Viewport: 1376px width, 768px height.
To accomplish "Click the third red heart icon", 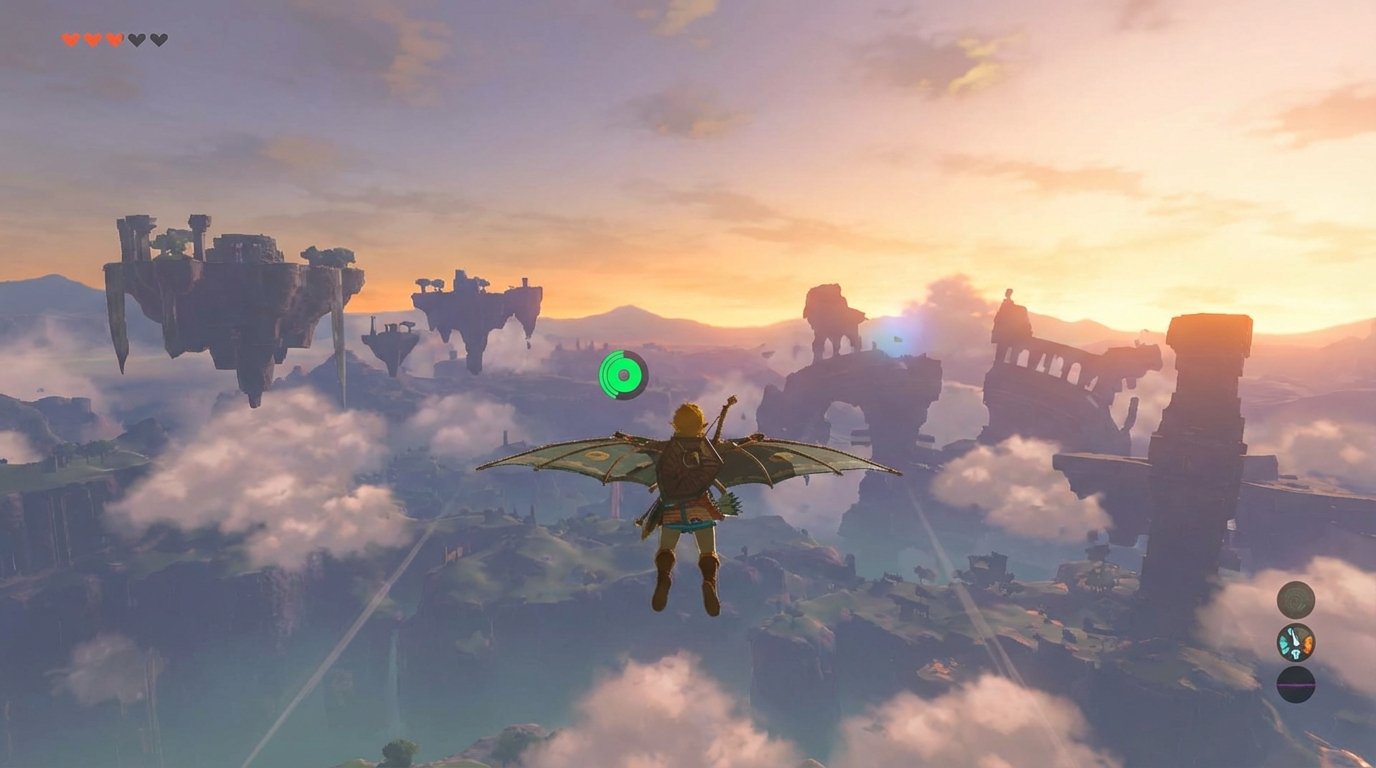I will [113, 40].
